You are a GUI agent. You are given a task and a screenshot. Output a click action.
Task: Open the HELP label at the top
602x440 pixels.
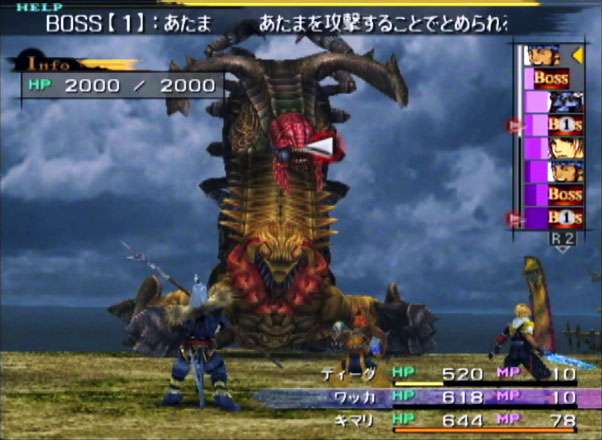tap(32, 7)
